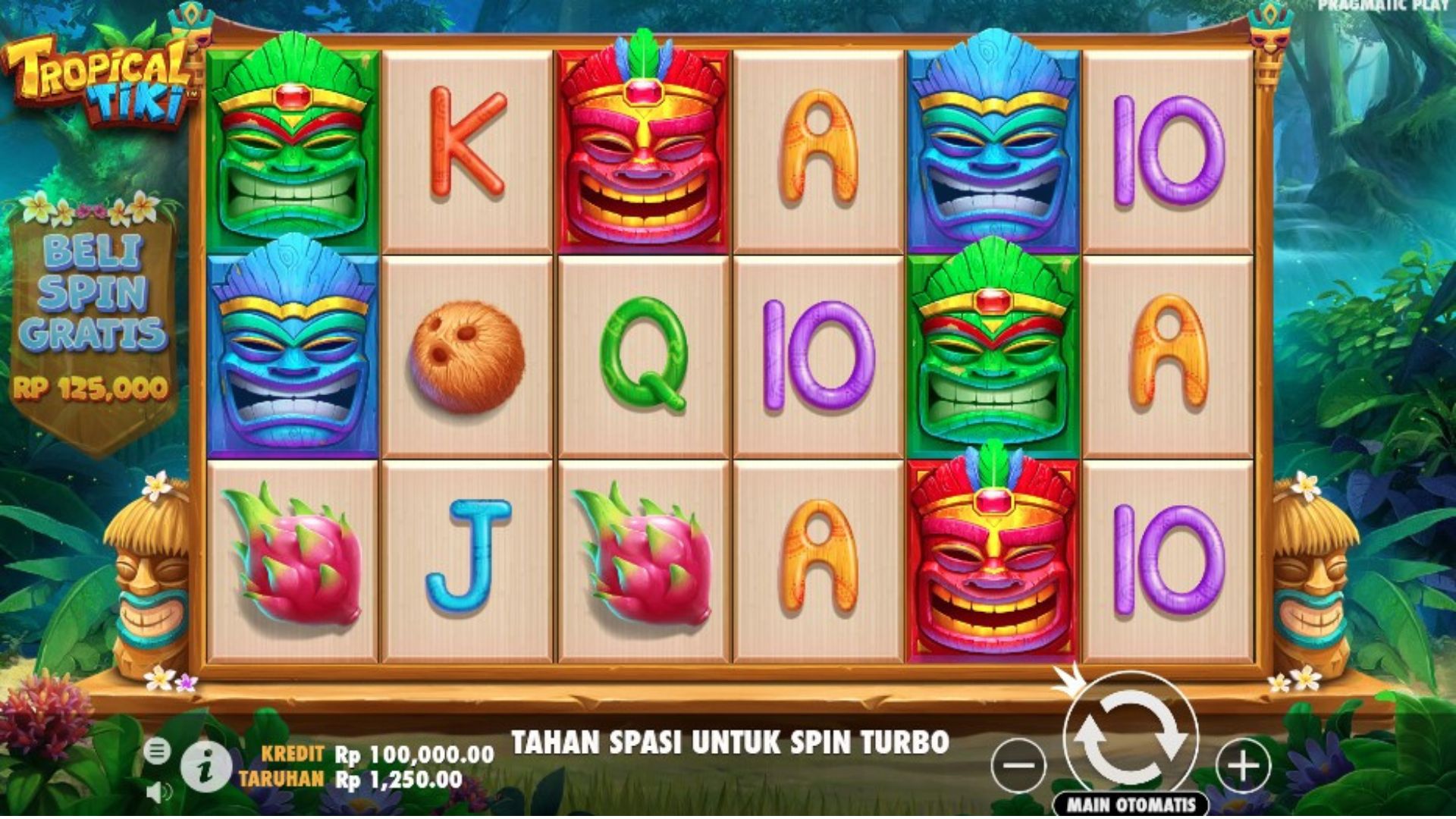Image resolution: width=1456 pixels, height=819 pixels.
Task: Increase the bet with the plus button
Action: tap(1243, 764)
